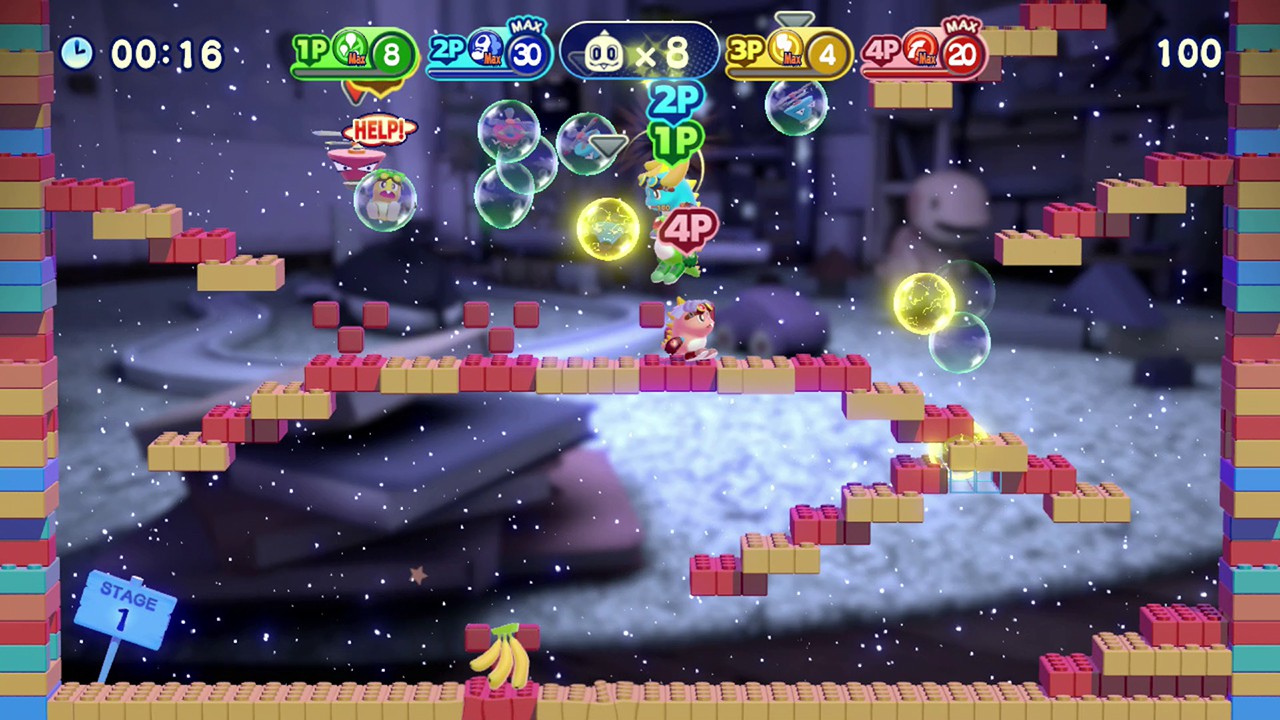The width and height of the screenshot is (1280, 720).
Task: Select the blue 2P player badge
Action: [x=489, y=54]
